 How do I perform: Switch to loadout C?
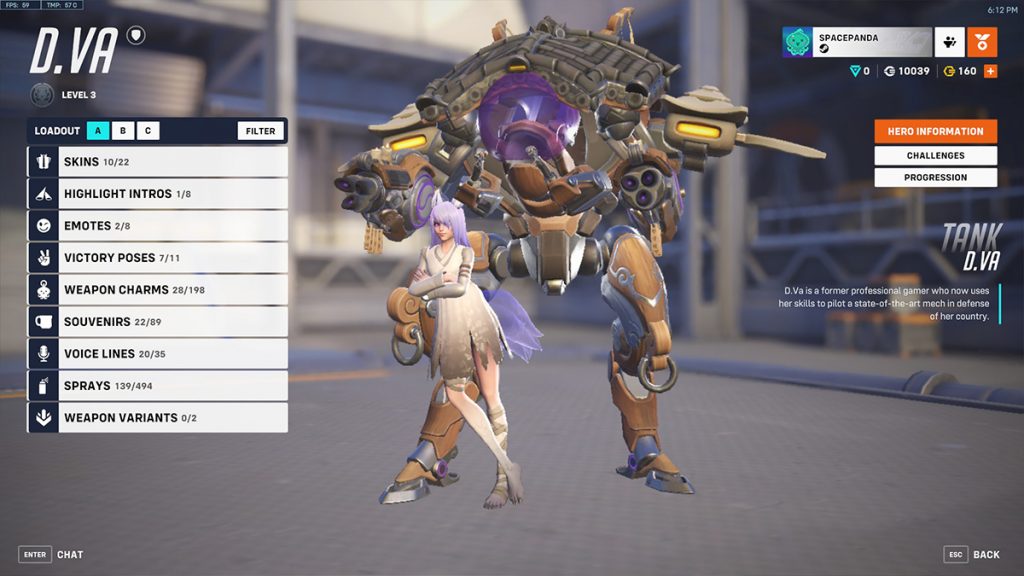pyautogui.click(x=148, y=131)
